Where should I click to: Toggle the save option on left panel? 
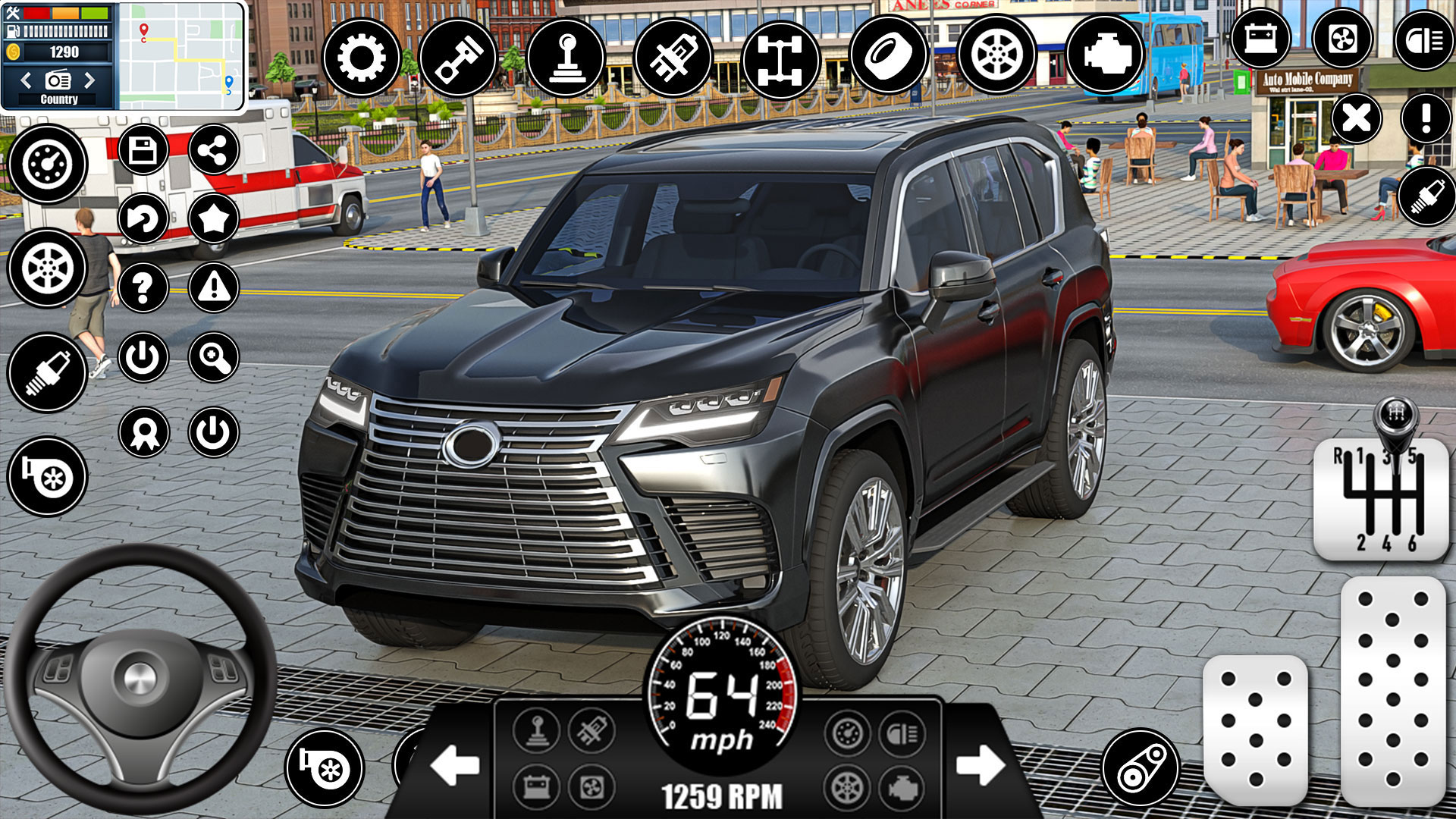click(x=146, y=148)
